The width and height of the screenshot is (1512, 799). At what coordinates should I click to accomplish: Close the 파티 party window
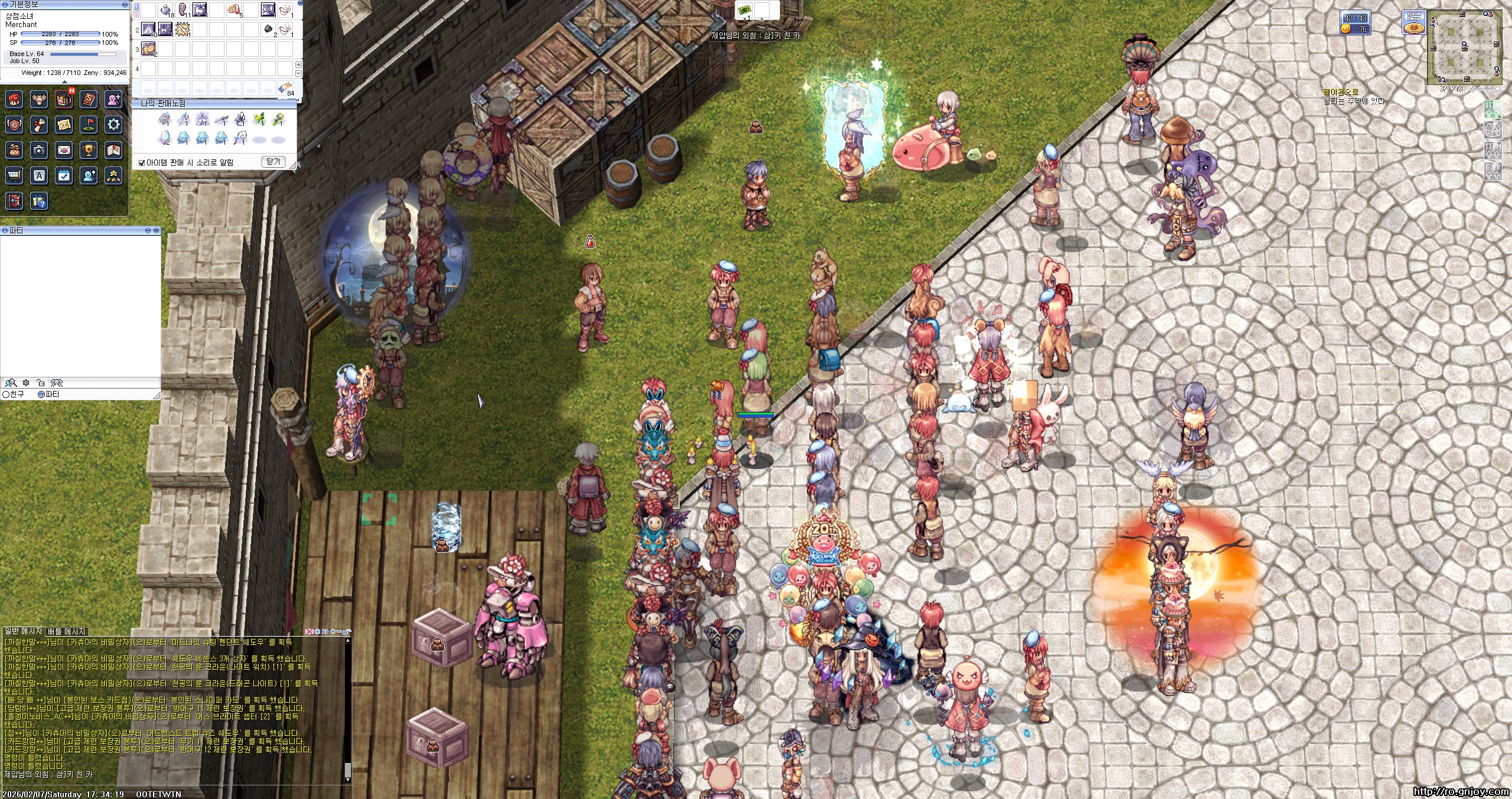point(156,230)
